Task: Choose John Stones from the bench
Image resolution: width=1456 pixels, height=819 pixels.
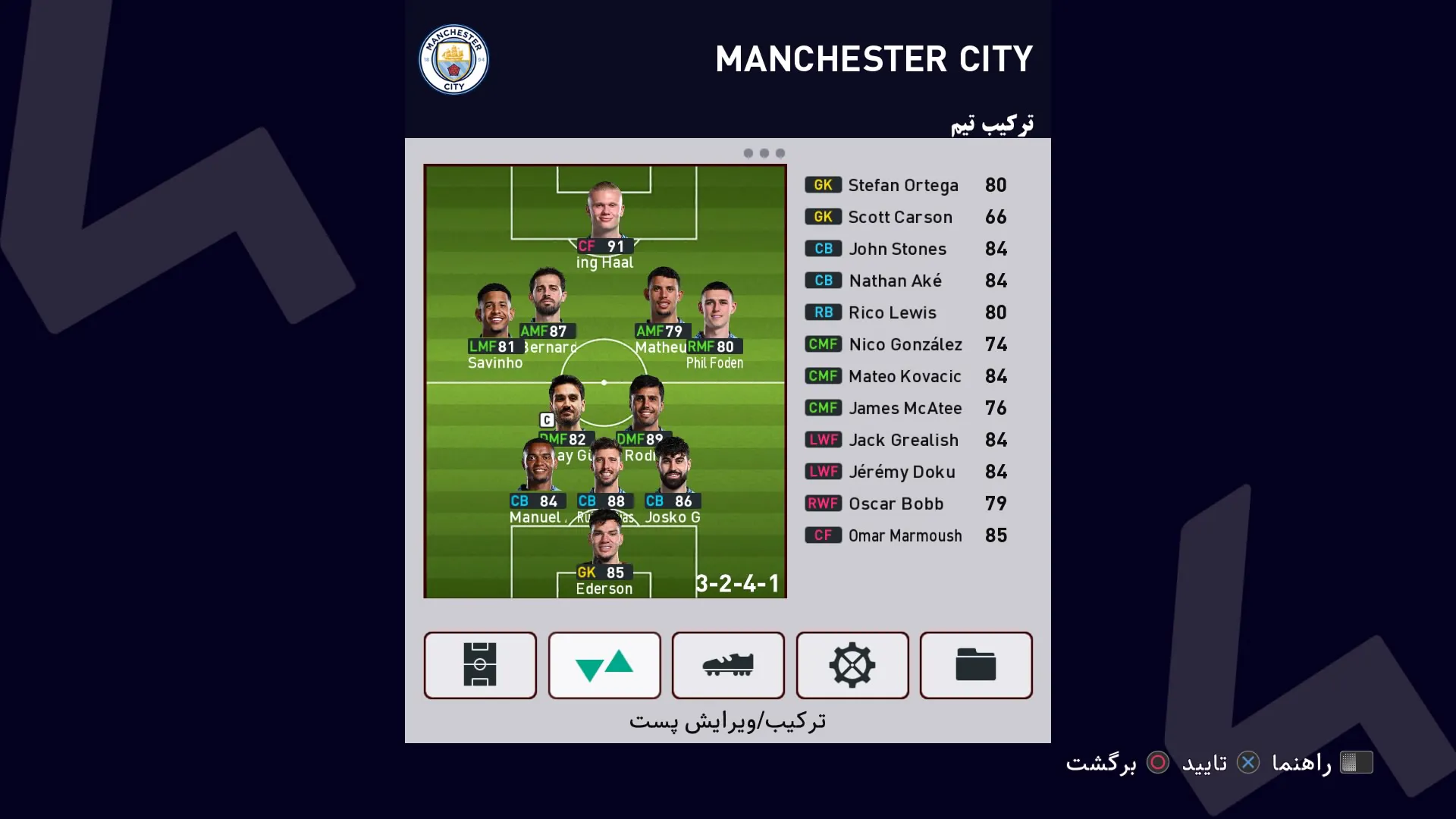Action: [x=905, y=249]
